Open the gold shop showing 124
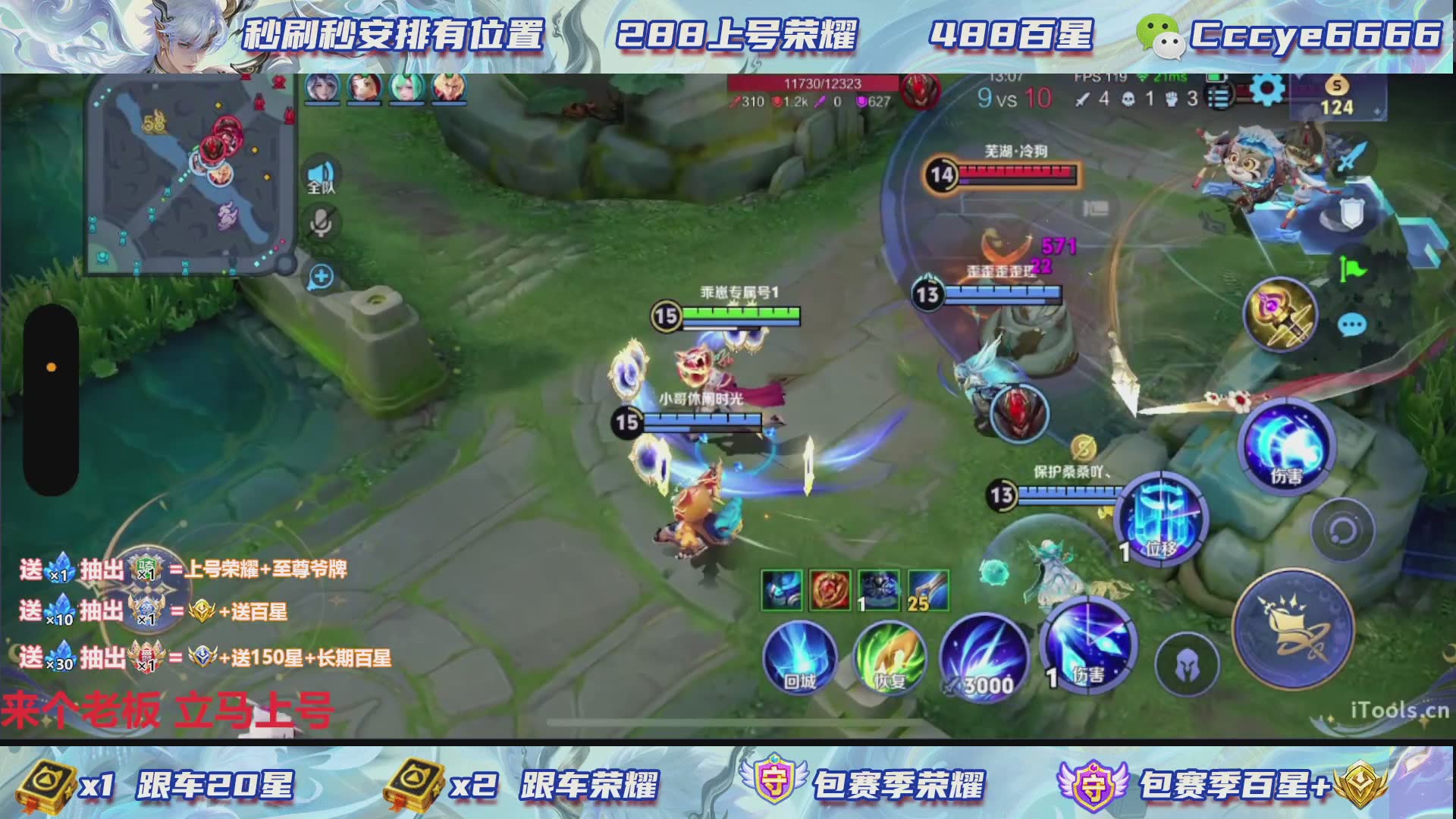Viewport: 1456px width, 819px height. pyautogui.click(x=1336, y=97)
